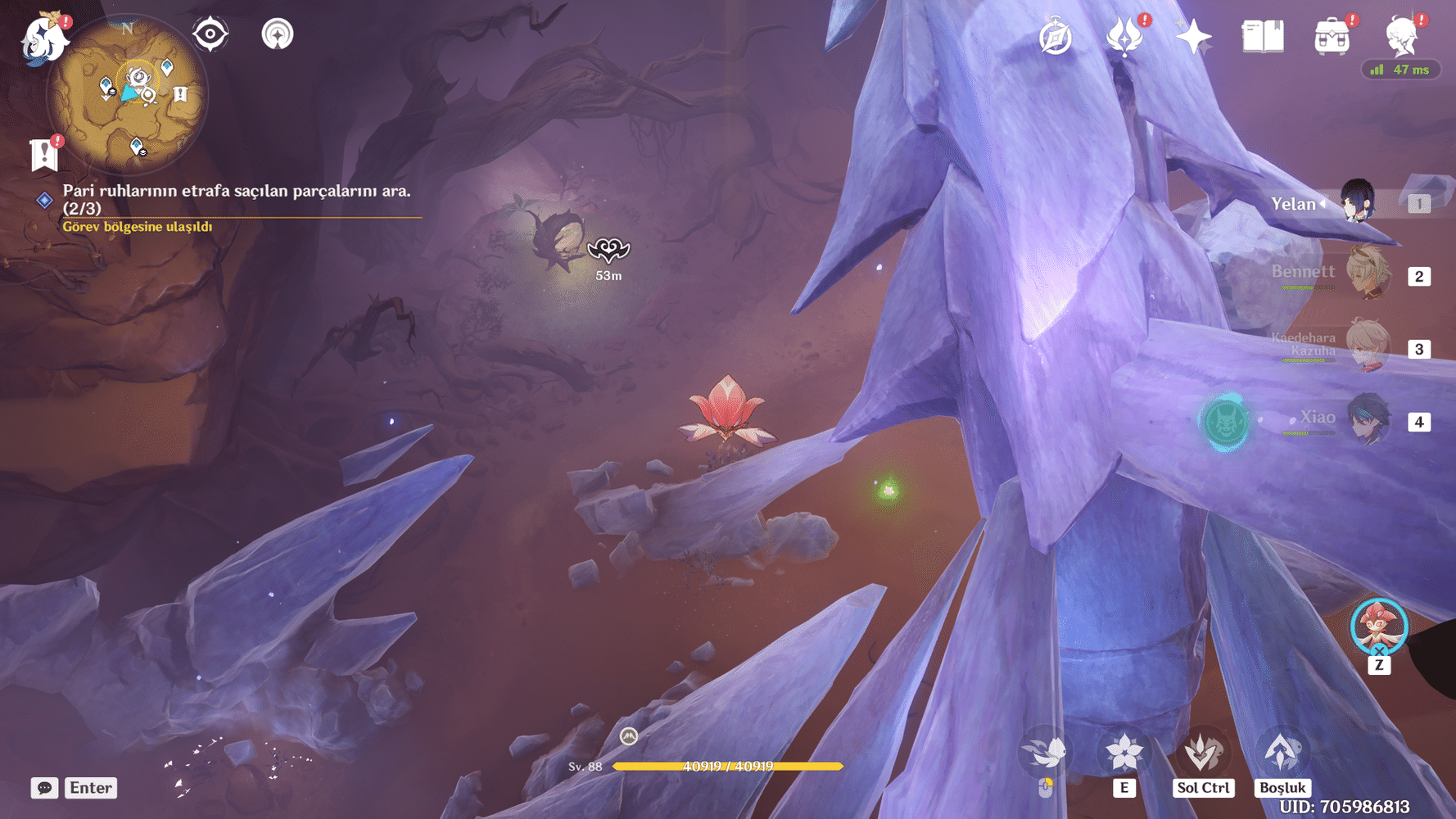This screenshot has width=1456, height=819.
Task: Use the red flower gadget icon
Action: click(x=1379, y=628)
